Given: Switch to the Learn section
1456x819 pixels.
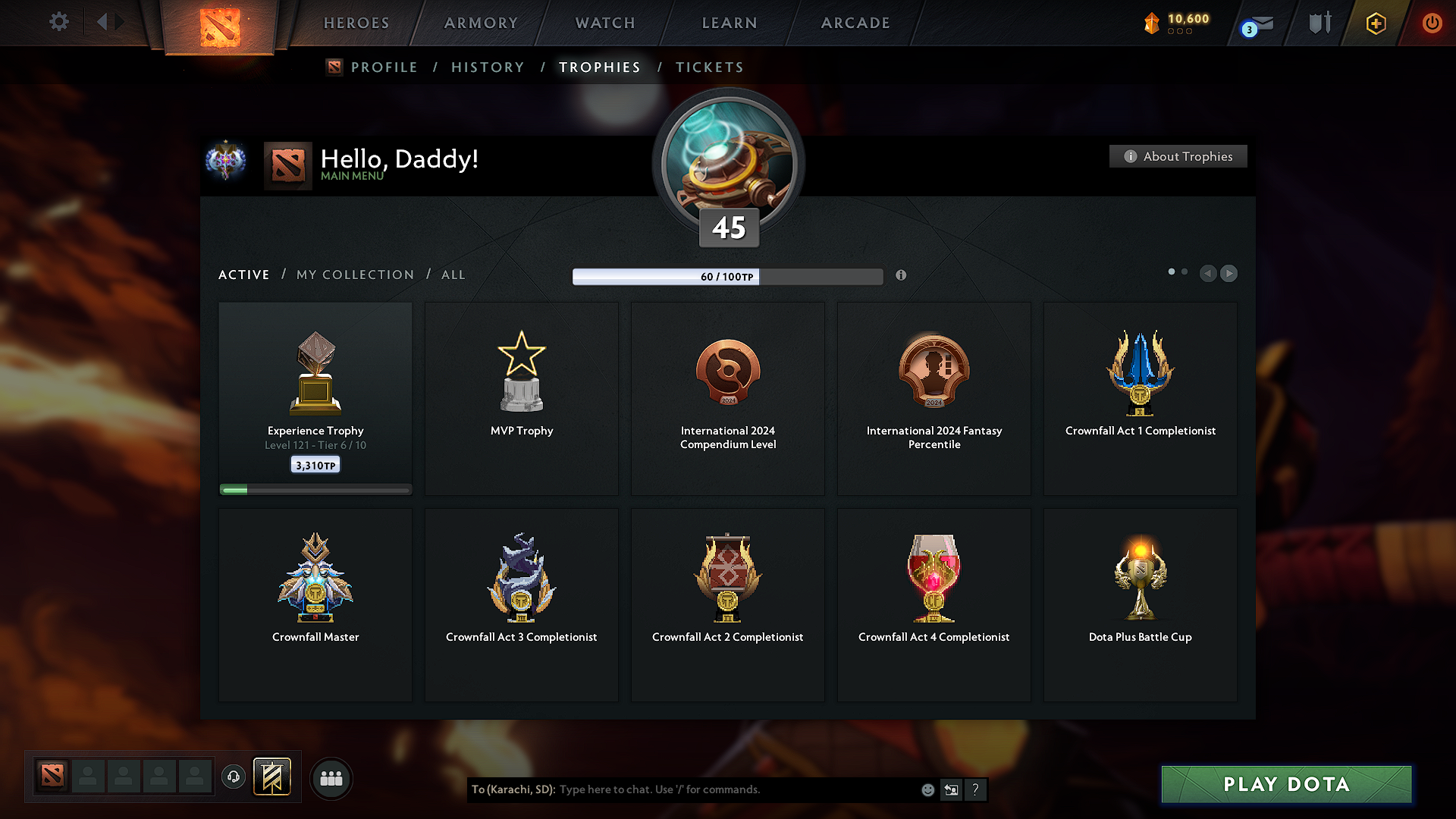Looking at the screenshot, I should point(730,23).
